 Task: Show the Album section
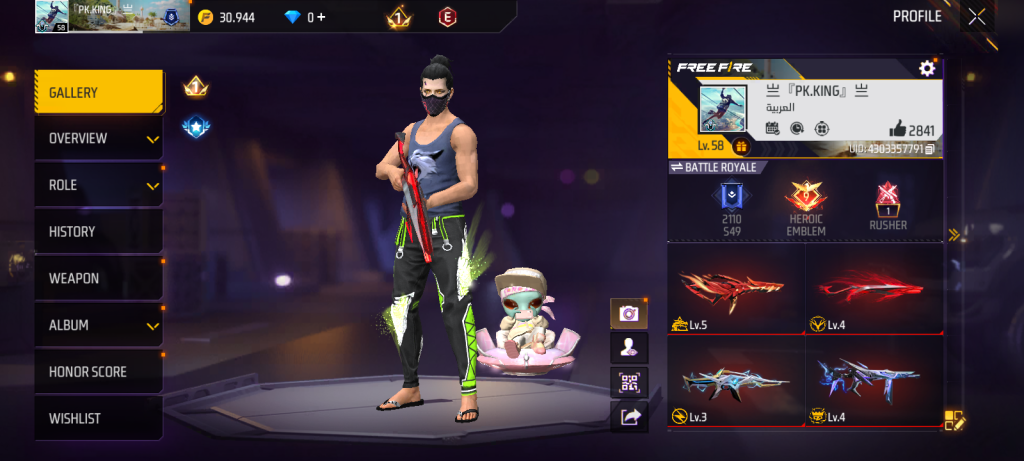[x=98, y=325]
